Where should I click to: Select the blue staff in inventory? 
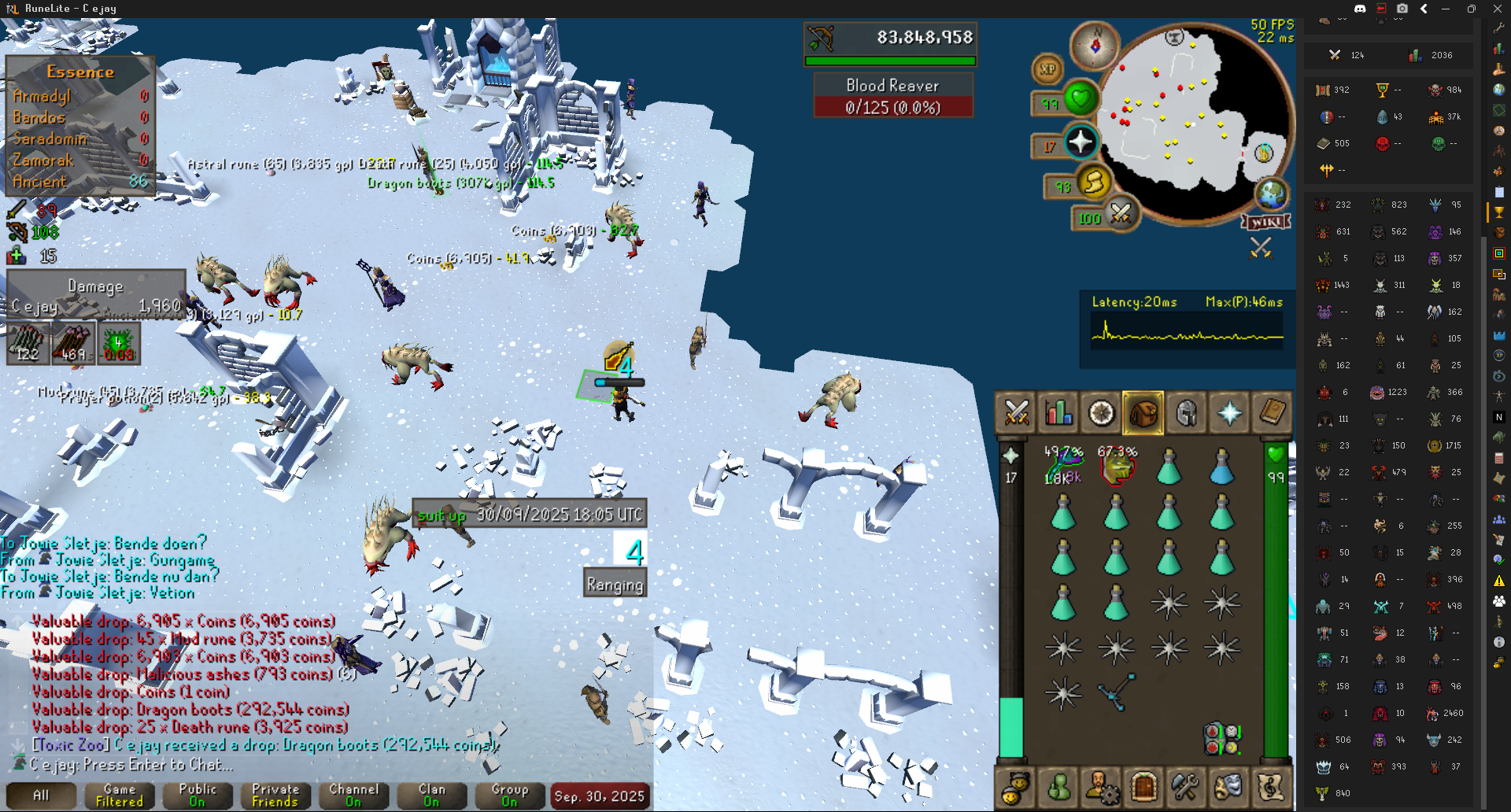pos(1117,691)
